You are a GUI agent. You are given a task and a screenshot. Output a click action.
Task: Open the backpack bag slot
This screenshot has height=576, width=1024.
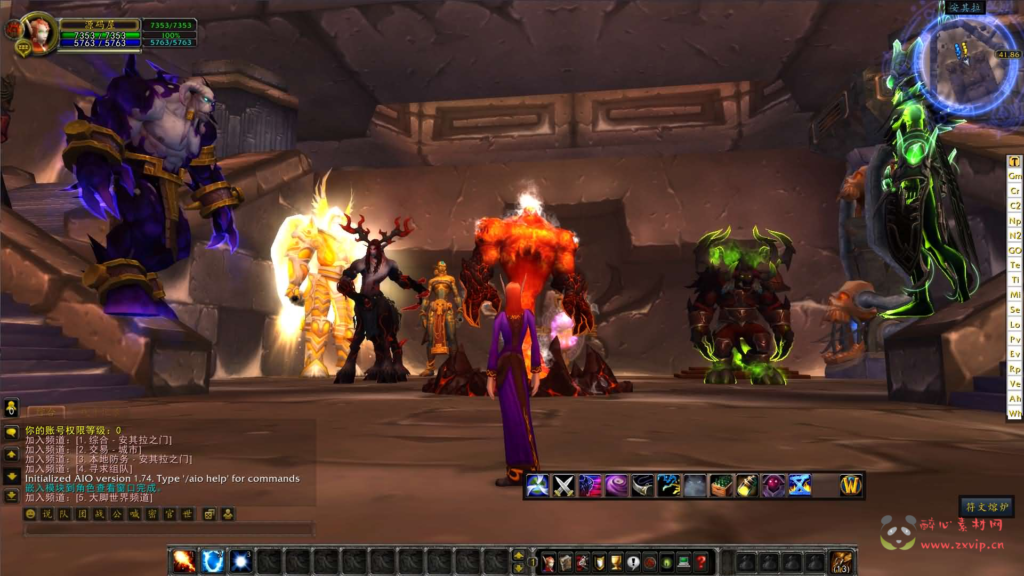point(841,562)
